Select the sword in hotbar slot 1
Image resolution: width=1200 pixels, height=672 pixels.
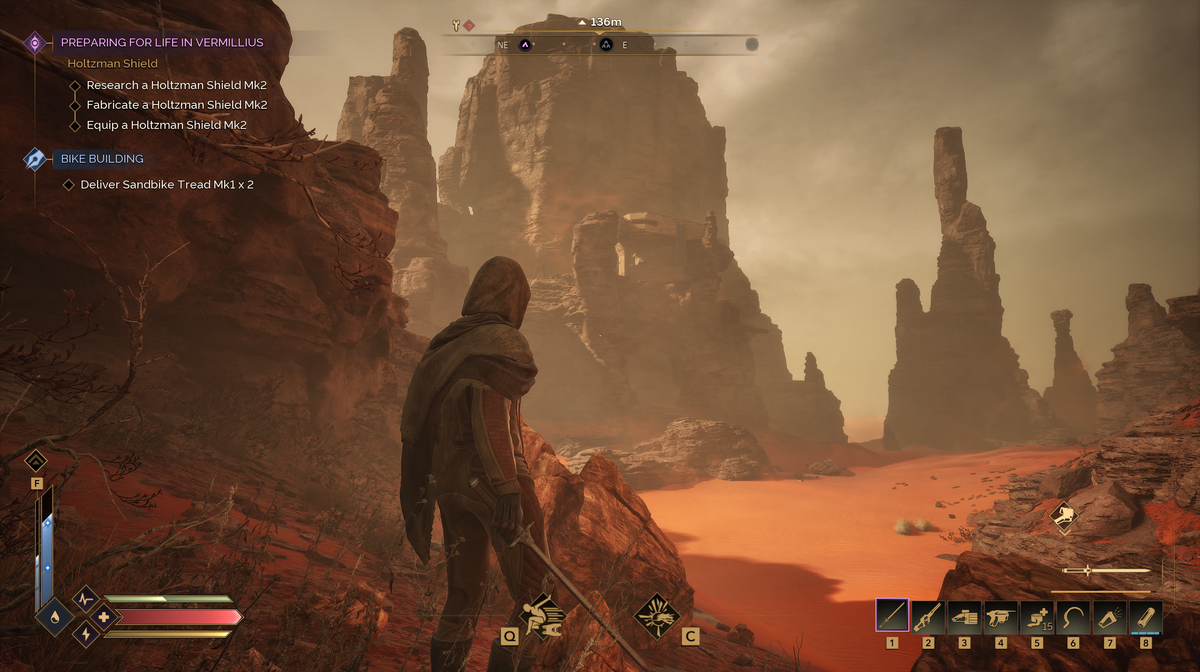892,615
